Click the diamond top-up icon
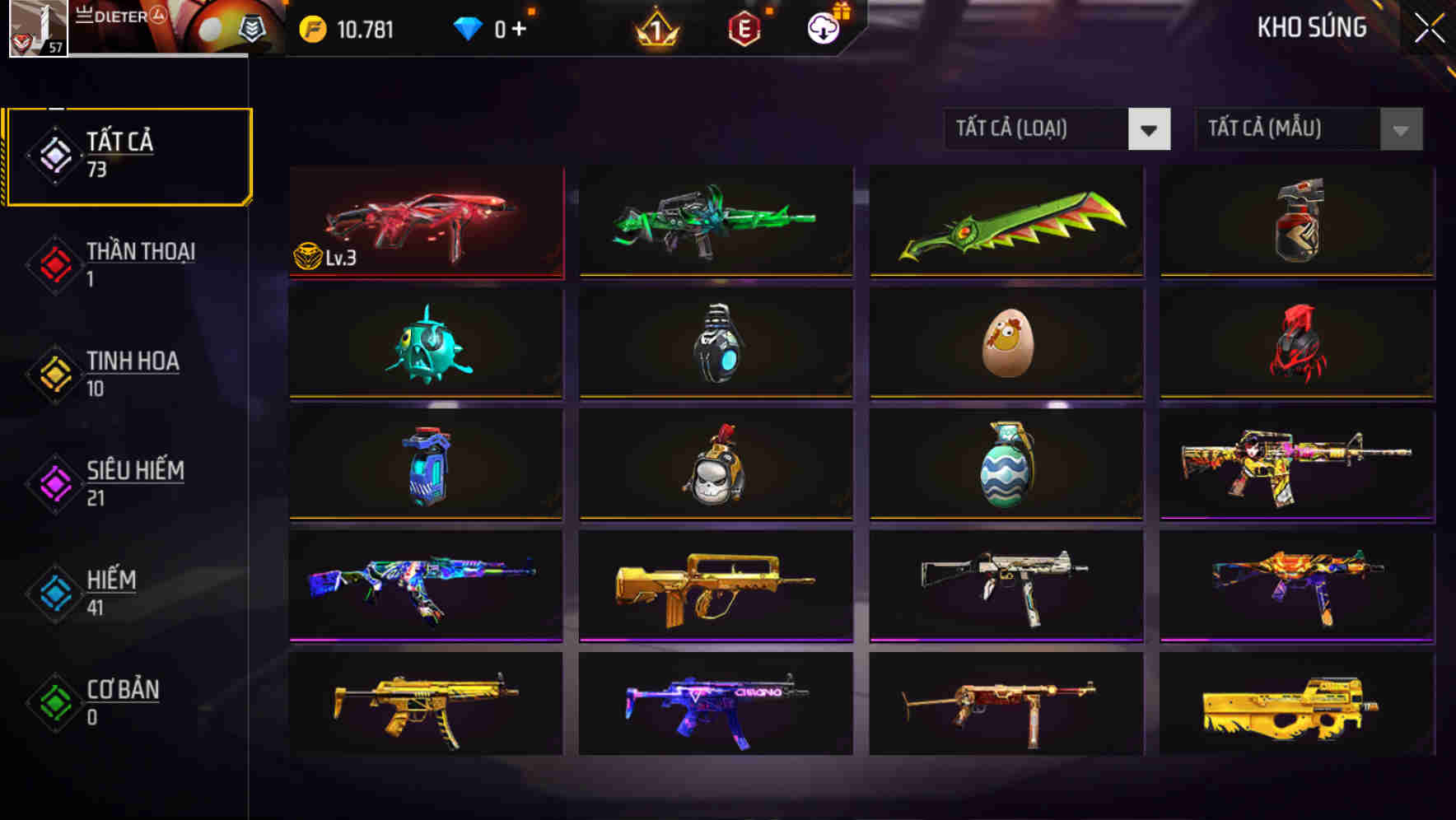 coord(469,27)
